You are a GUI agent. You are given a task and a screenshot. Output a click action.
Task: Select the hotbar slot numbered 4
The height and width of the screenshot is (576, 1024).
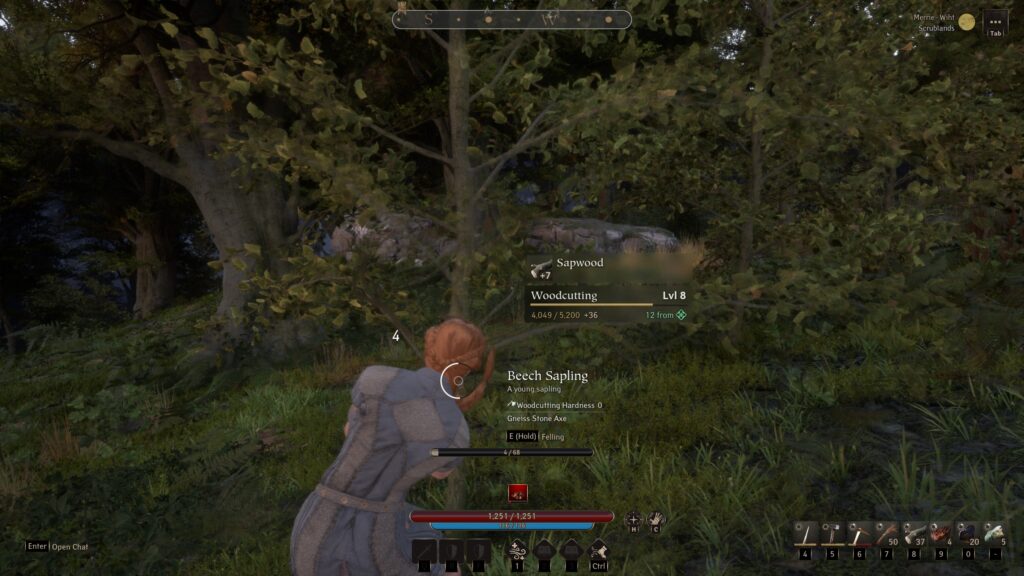(805, 534)
